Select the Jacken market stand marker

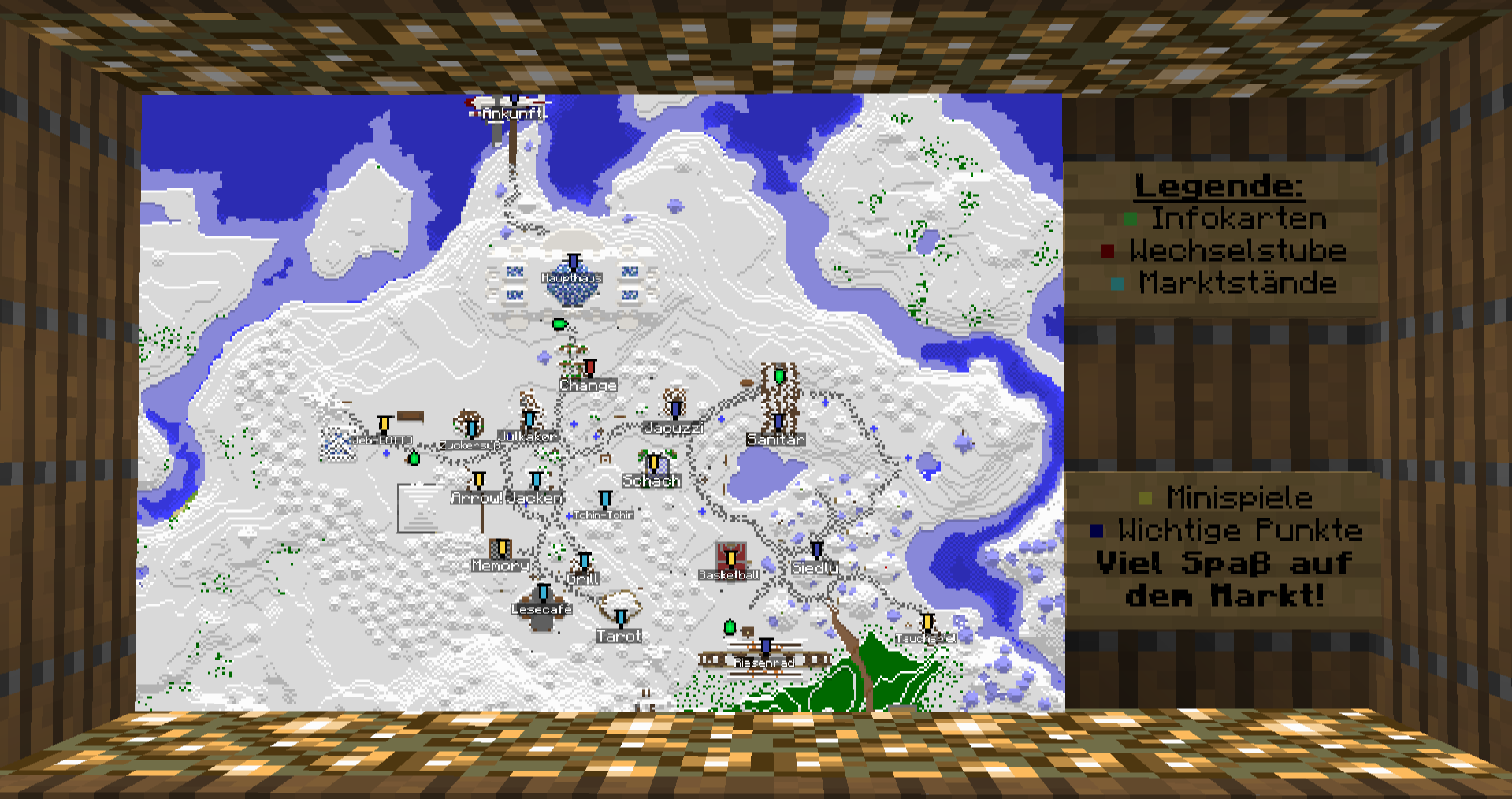536,481
